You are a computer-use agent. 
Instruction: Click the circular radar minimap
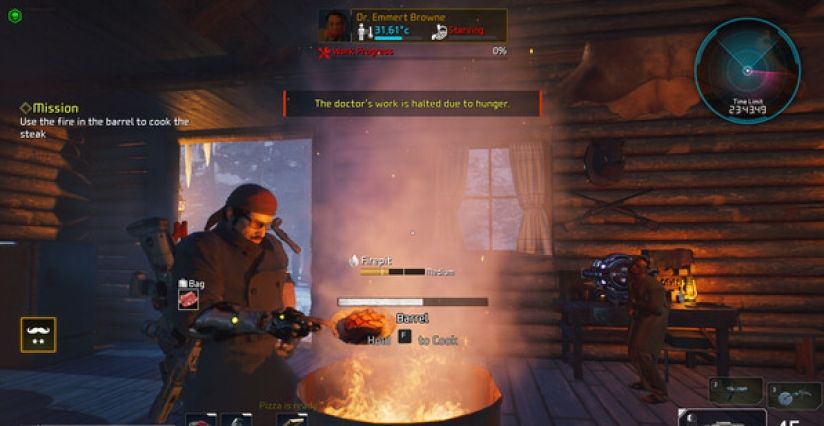746,69
